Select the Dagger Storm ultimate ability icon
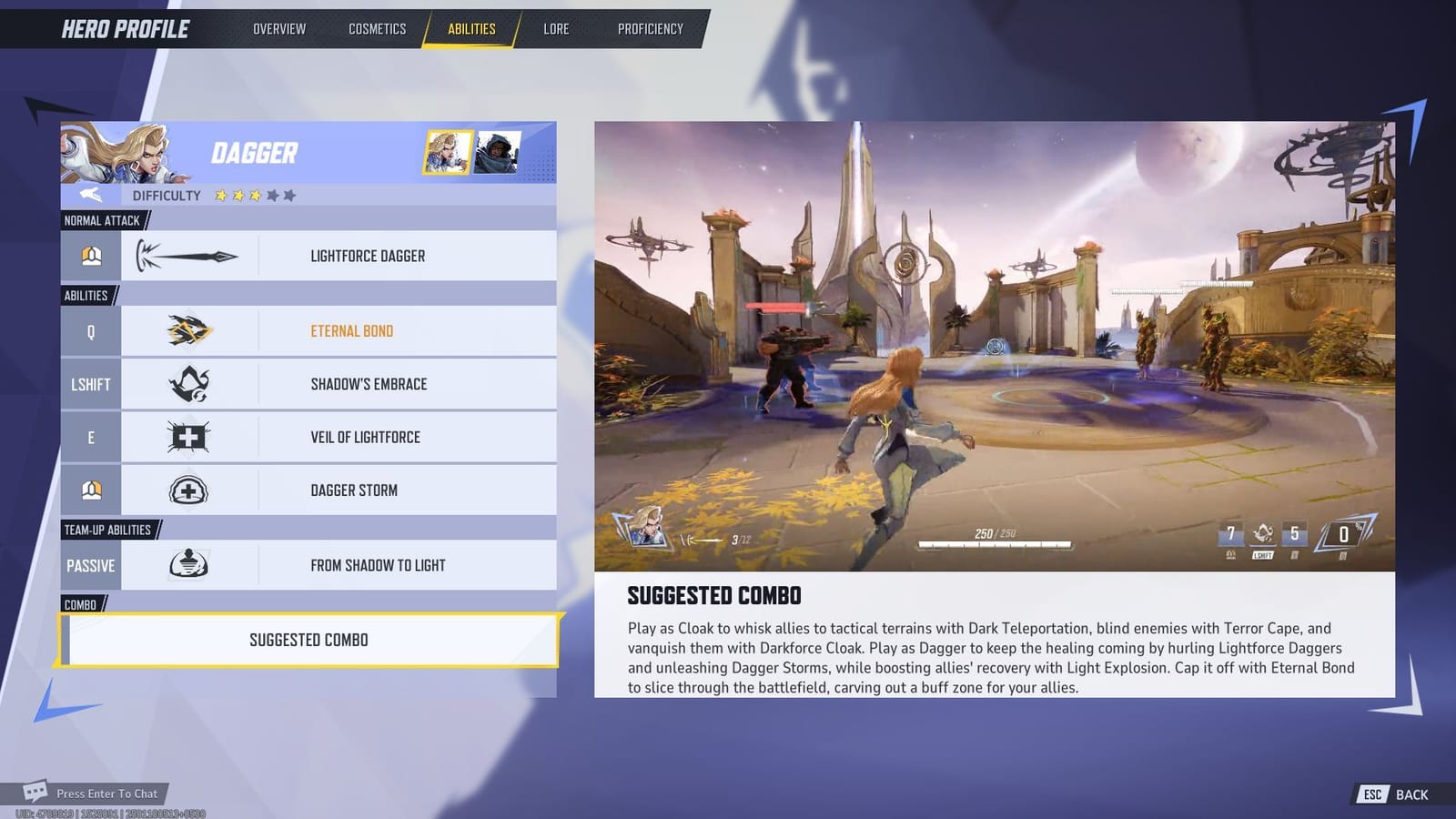Viewport: 1456px width, 819px height. 187,490
